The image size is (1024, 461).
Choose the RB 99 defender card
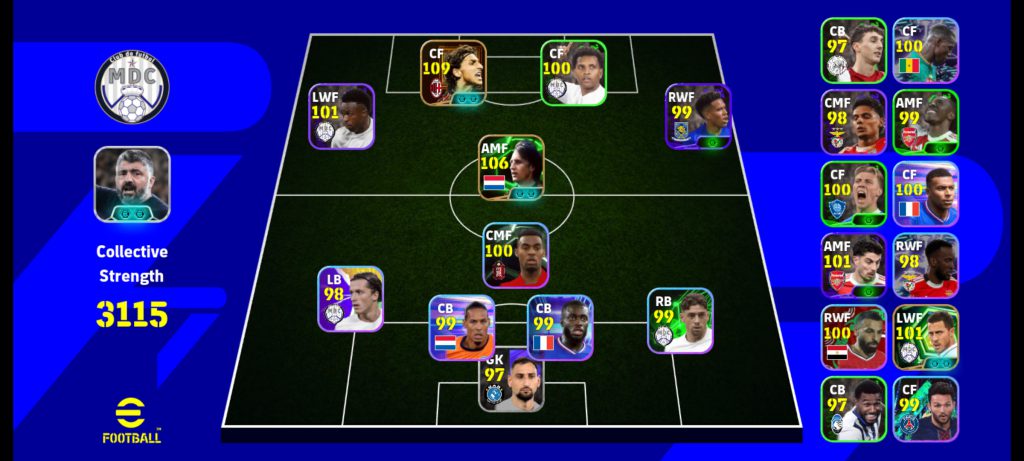tap(680, 321)
